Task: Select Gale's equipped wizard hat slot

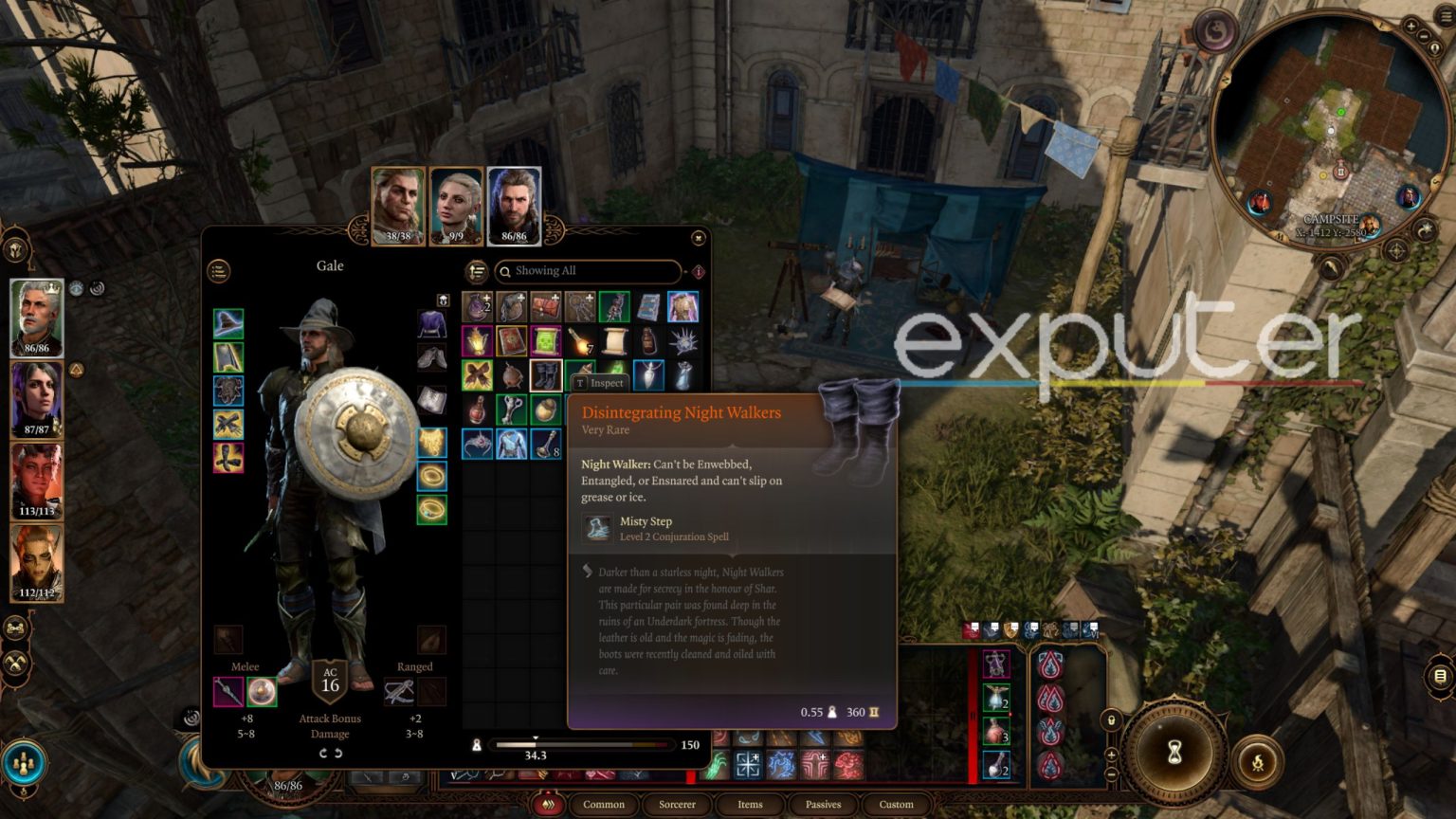Action: pyautogui.click(x=228, y=321)
